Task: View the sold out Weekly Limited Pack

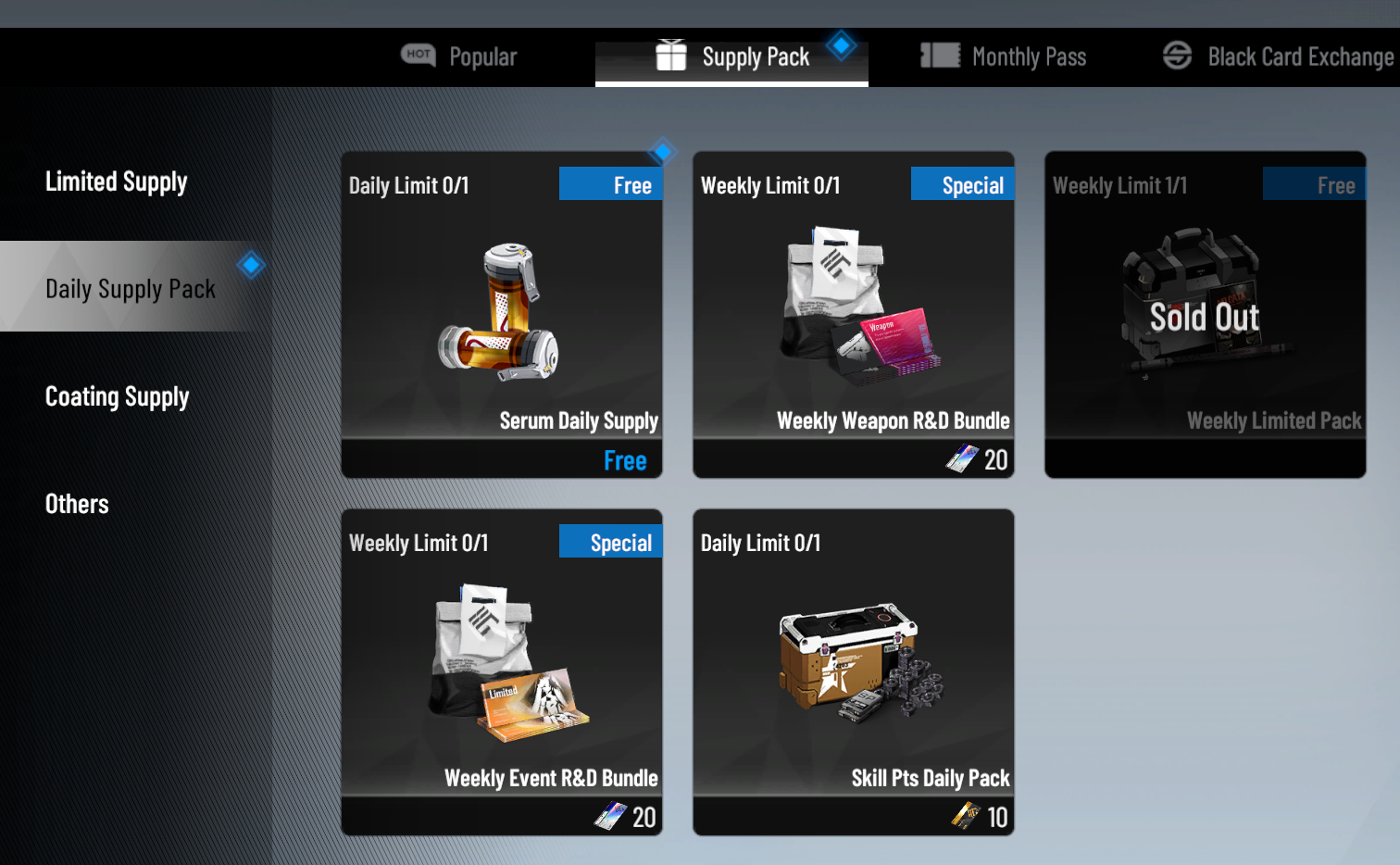Action: (x=1206, y=315)
